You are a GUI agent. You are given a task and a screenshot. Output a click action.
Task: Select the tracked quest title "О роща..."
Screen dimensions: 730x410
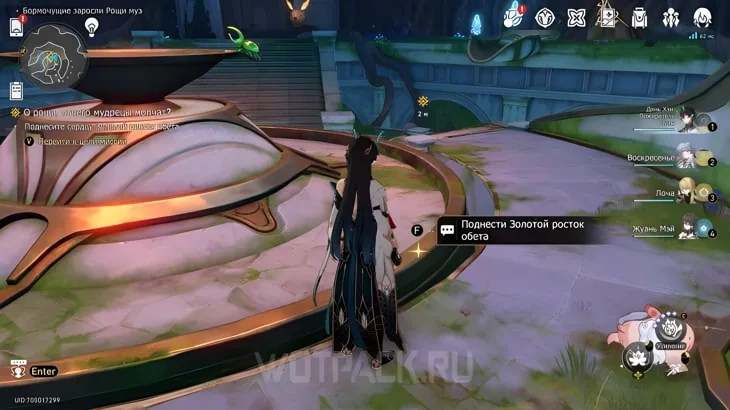click(95, 112)
